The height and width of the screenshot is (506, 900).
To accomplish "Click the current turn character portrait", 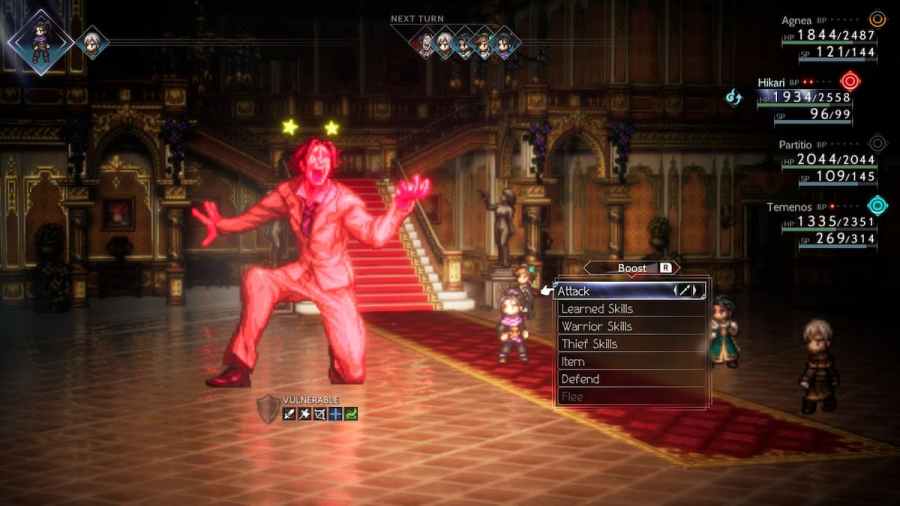I will (x=38, y=40).
